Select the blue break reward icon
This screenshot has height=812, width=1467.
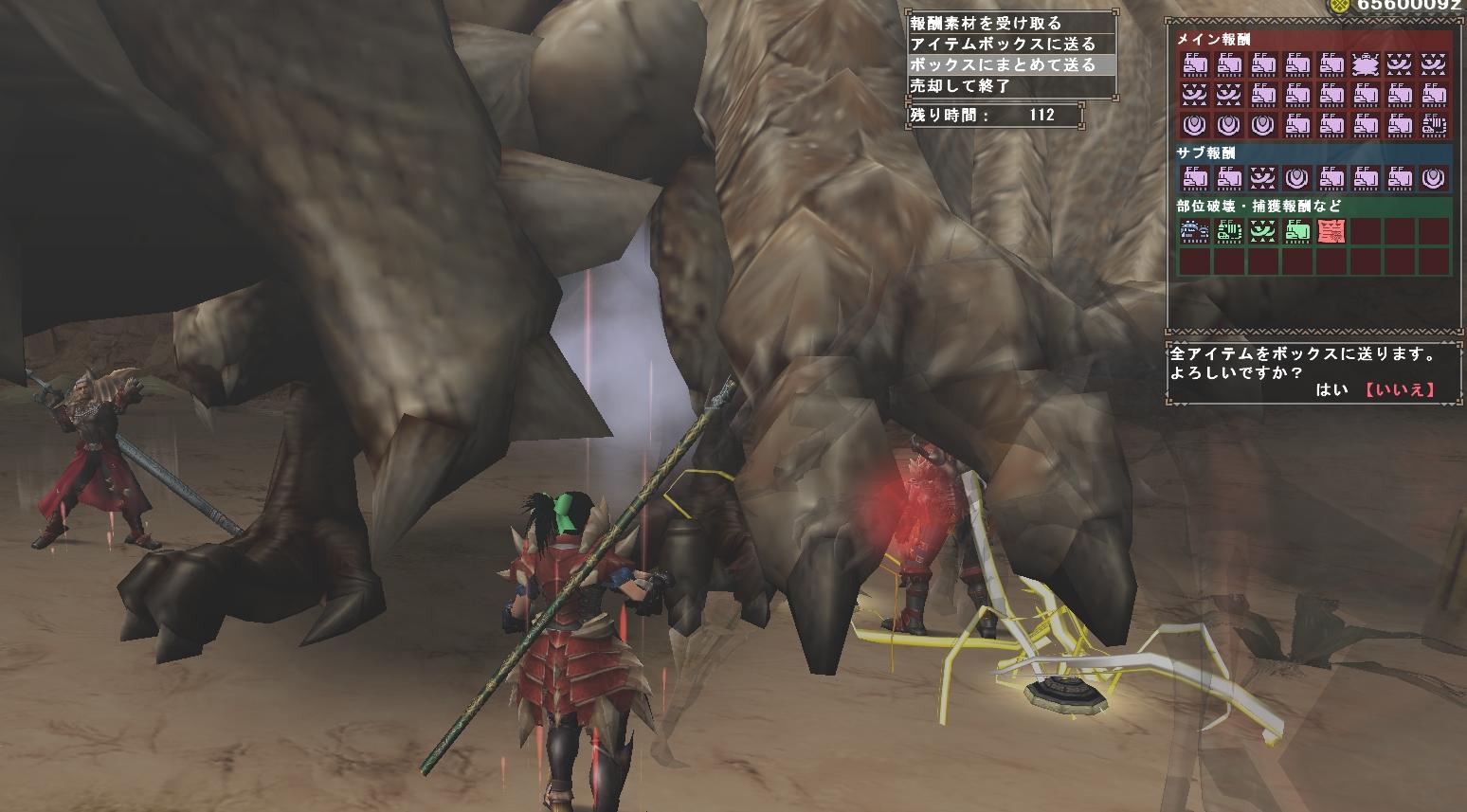[1194, 230]
